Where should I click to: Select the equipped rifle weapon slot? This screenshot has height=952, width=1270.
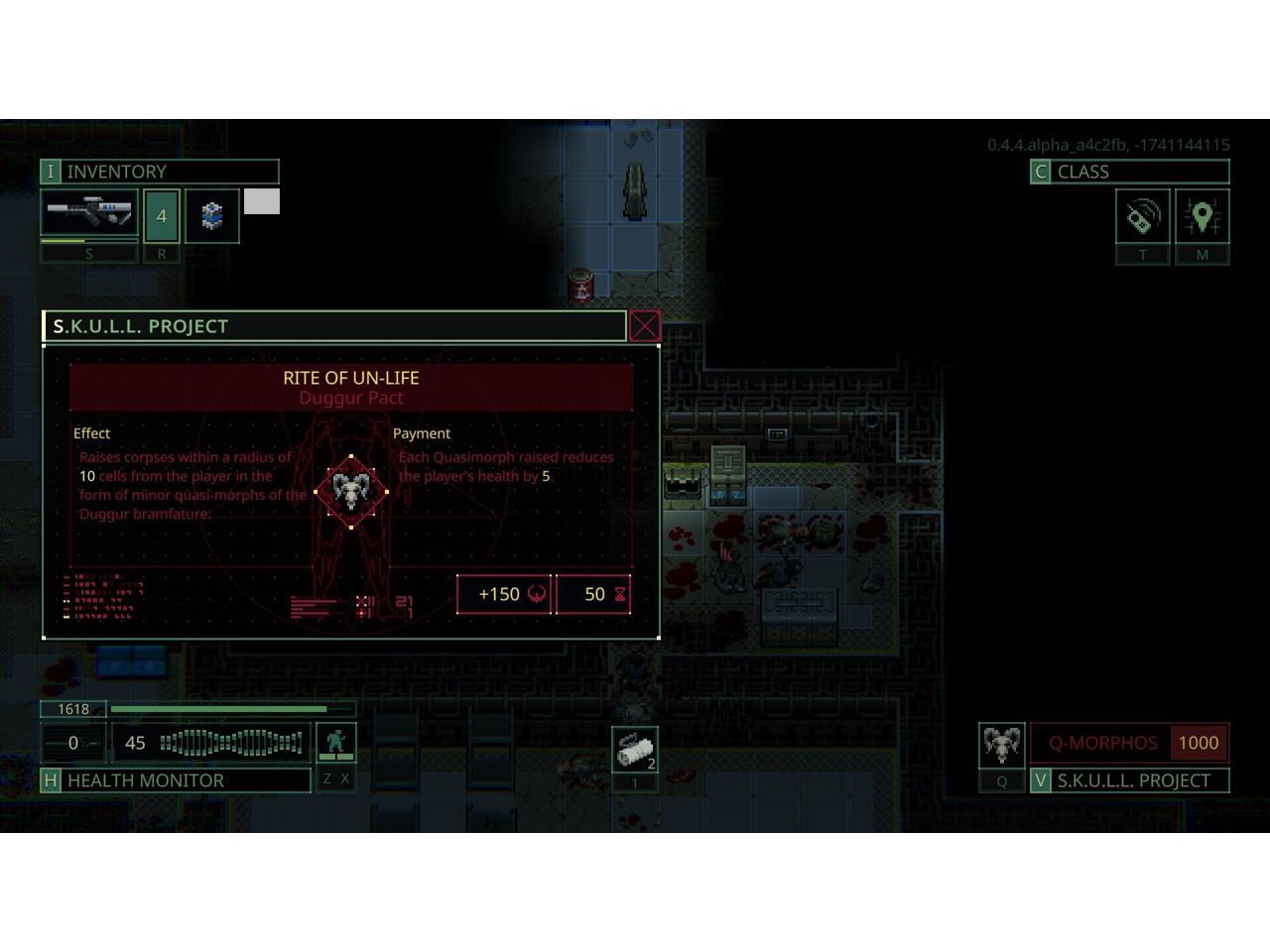(x=89, y=214)
